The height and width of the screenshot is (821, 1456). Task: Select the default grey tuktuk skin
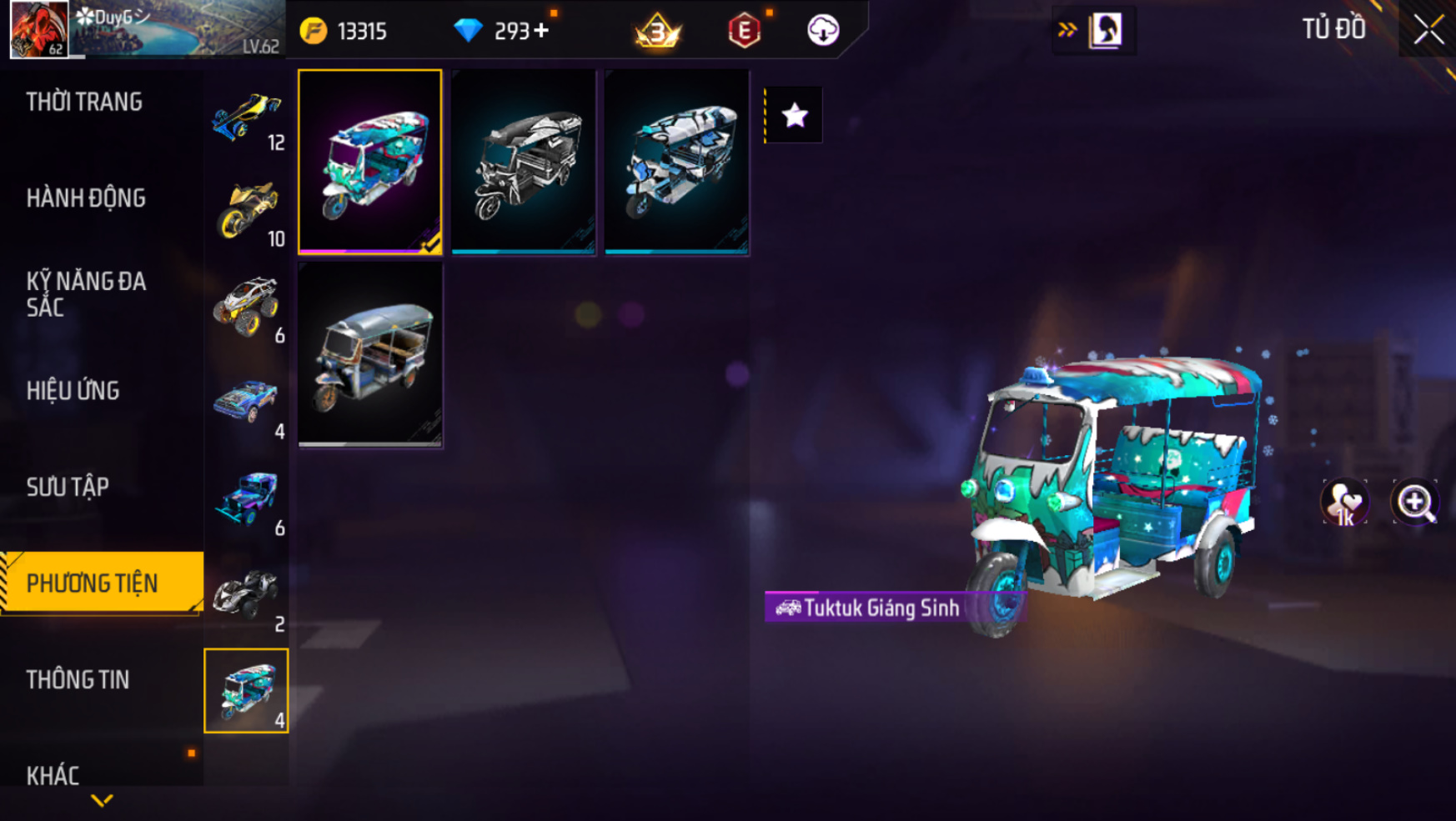coord(370,355)
